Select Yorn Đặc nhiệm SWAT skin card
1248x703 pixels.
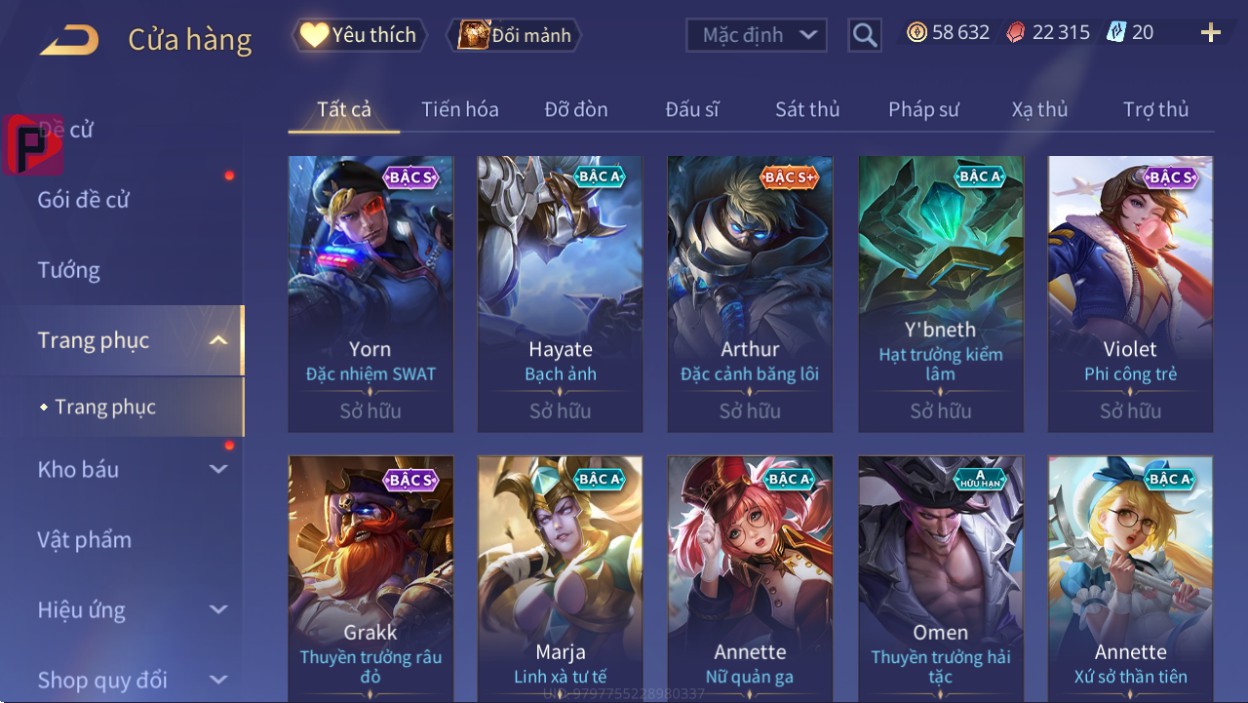(370, 294)
